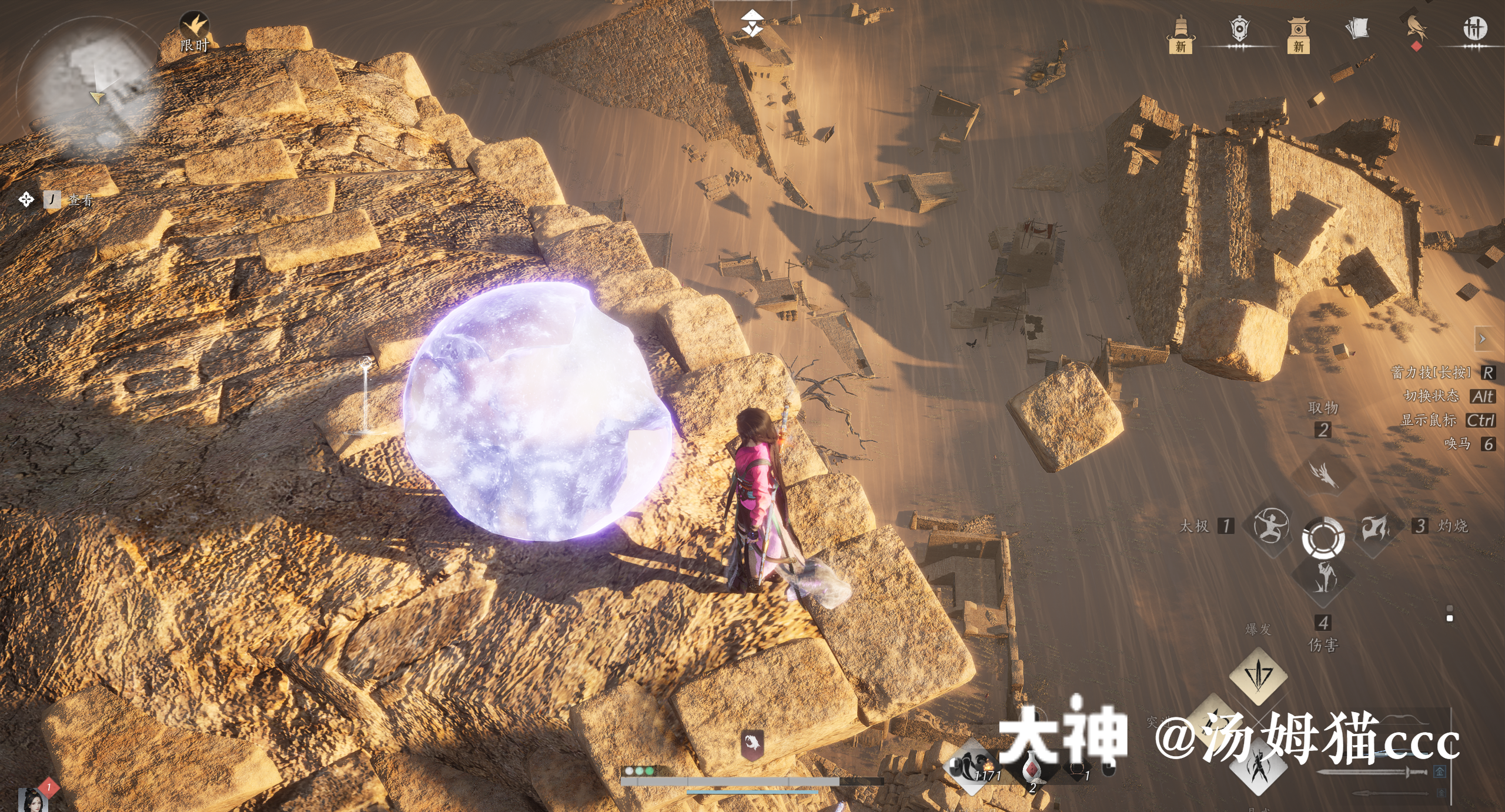Open the bird icon with red diamond
1505x812 pixels.
point(1416,31)
